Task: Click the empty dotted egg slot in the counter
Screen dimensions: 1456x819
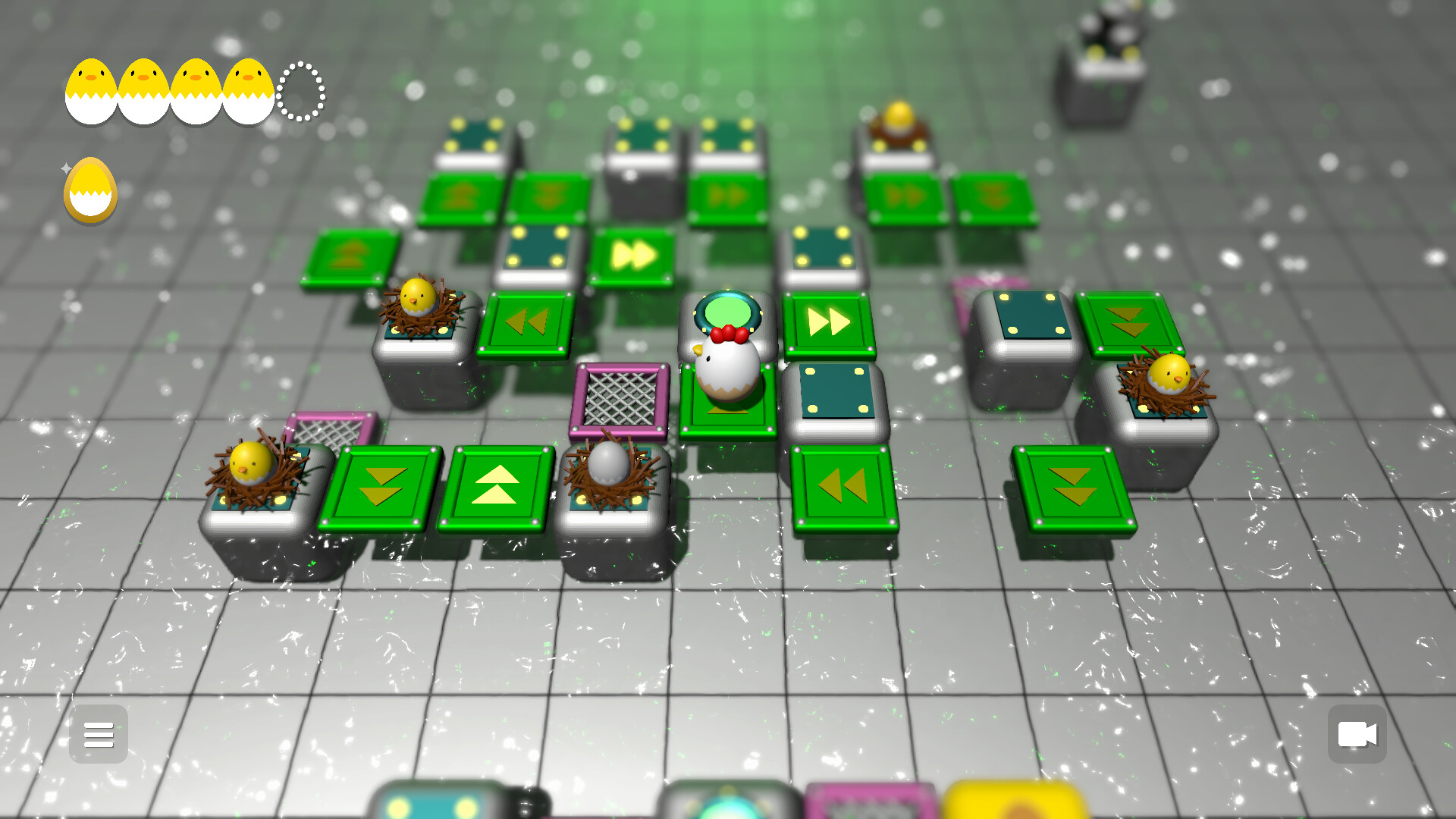Action: (x=298, y=91)
